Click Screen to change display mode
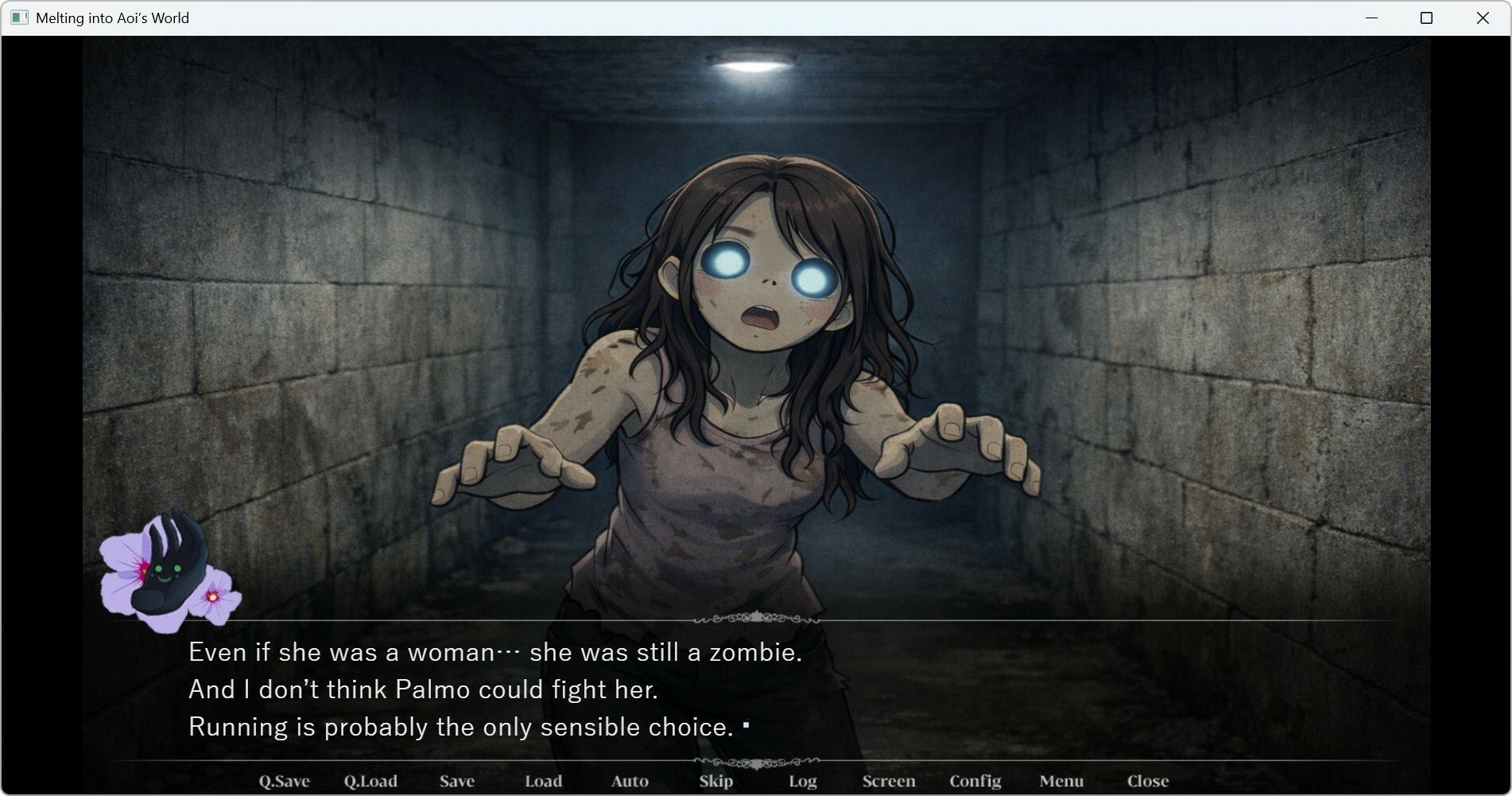The height and width of the screenshot is (796, 1512). point(888,781)
